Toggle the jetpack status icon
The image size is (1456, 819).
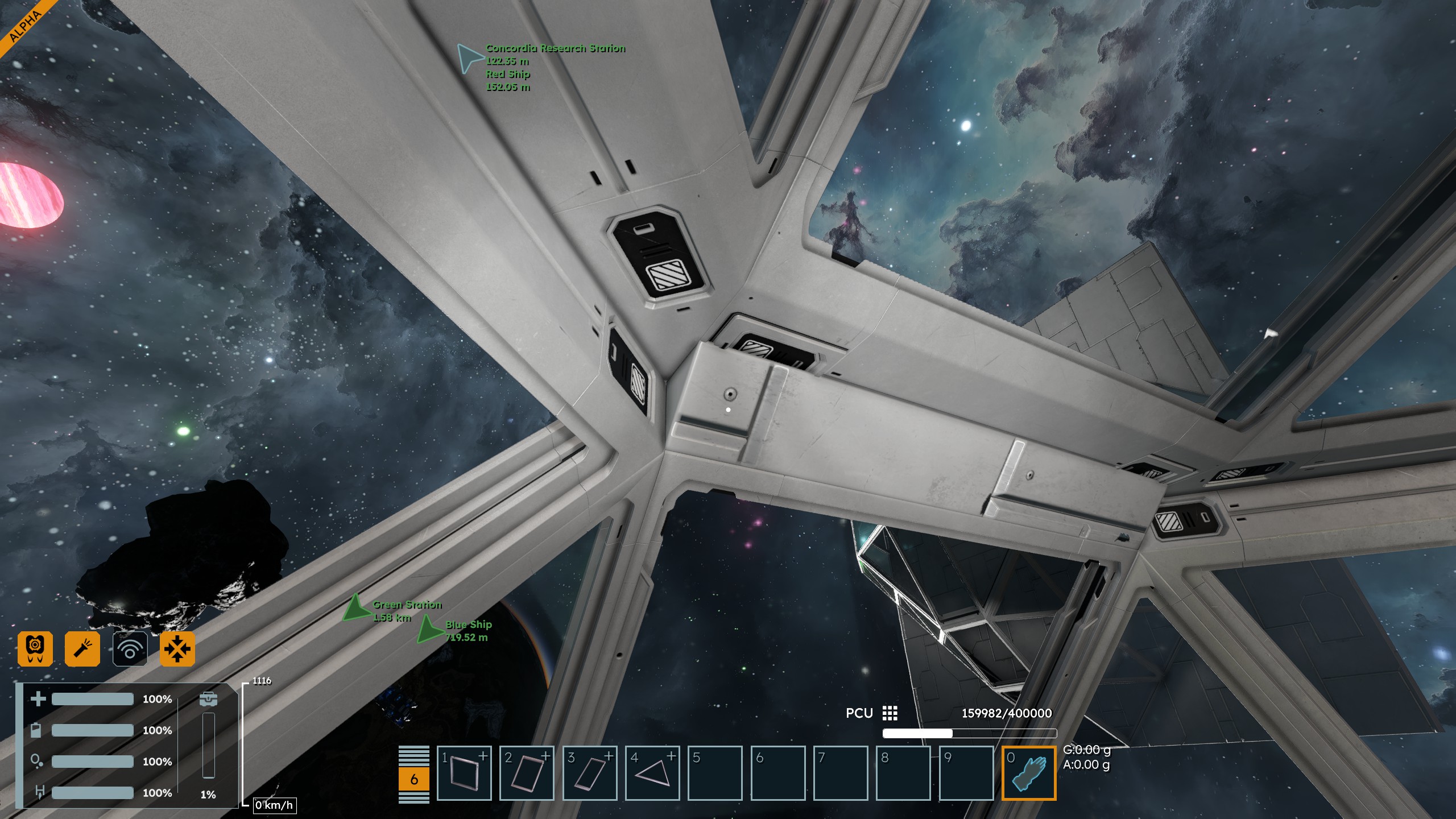pyautogui.click(x=35, y=648)
